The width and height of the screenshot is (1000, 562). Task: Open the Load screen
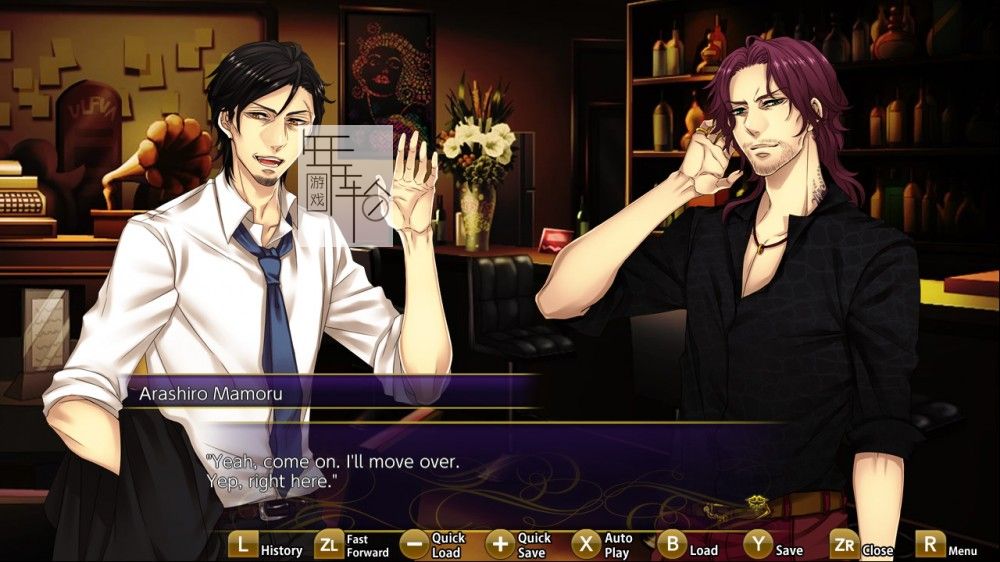point(672,546)
